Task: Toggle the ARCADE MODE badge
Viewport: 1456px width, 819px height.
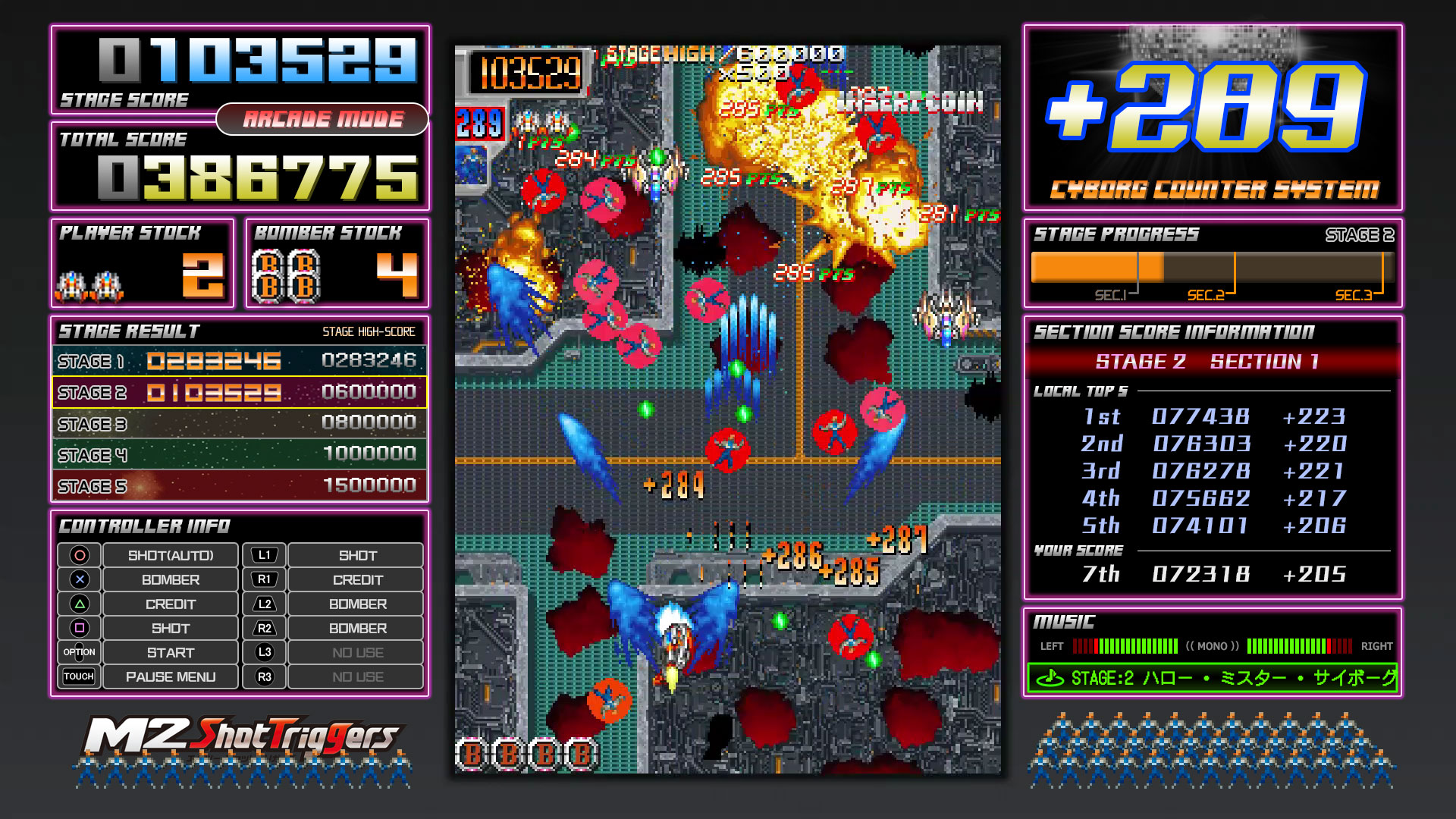Action: coord(323,118)
